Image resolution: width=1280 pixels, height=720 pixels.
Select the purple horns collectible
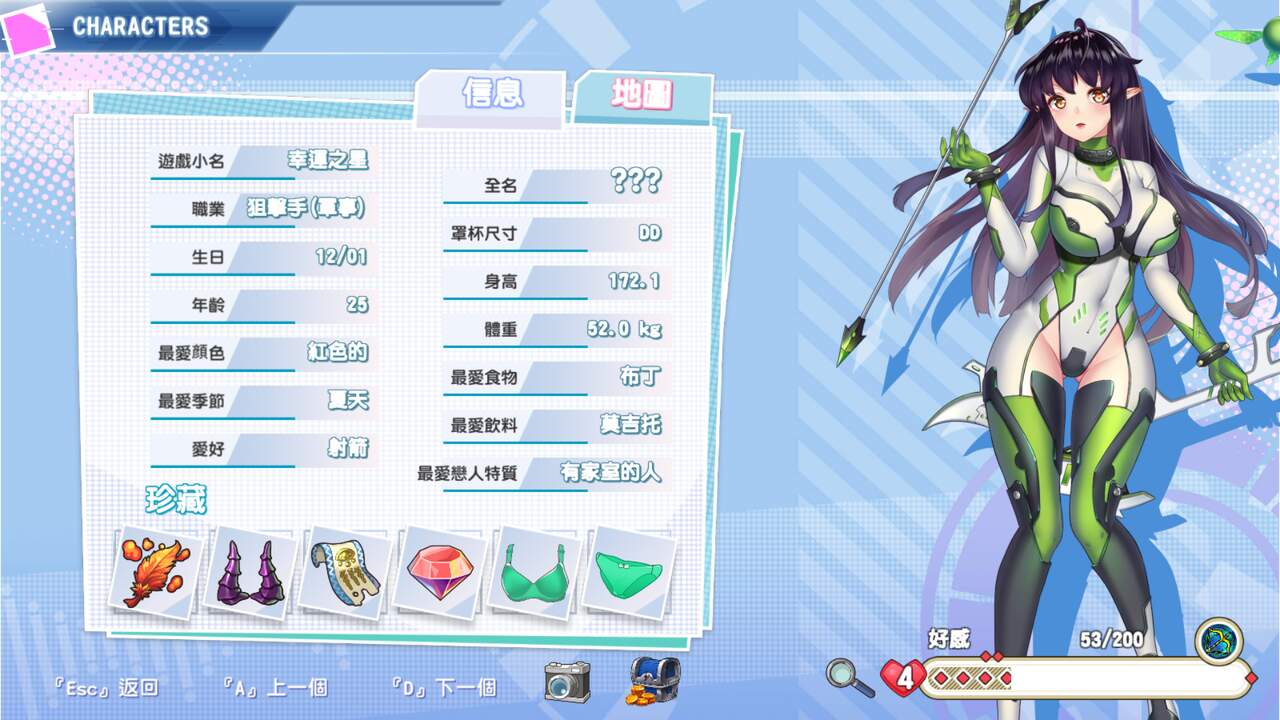251,573
